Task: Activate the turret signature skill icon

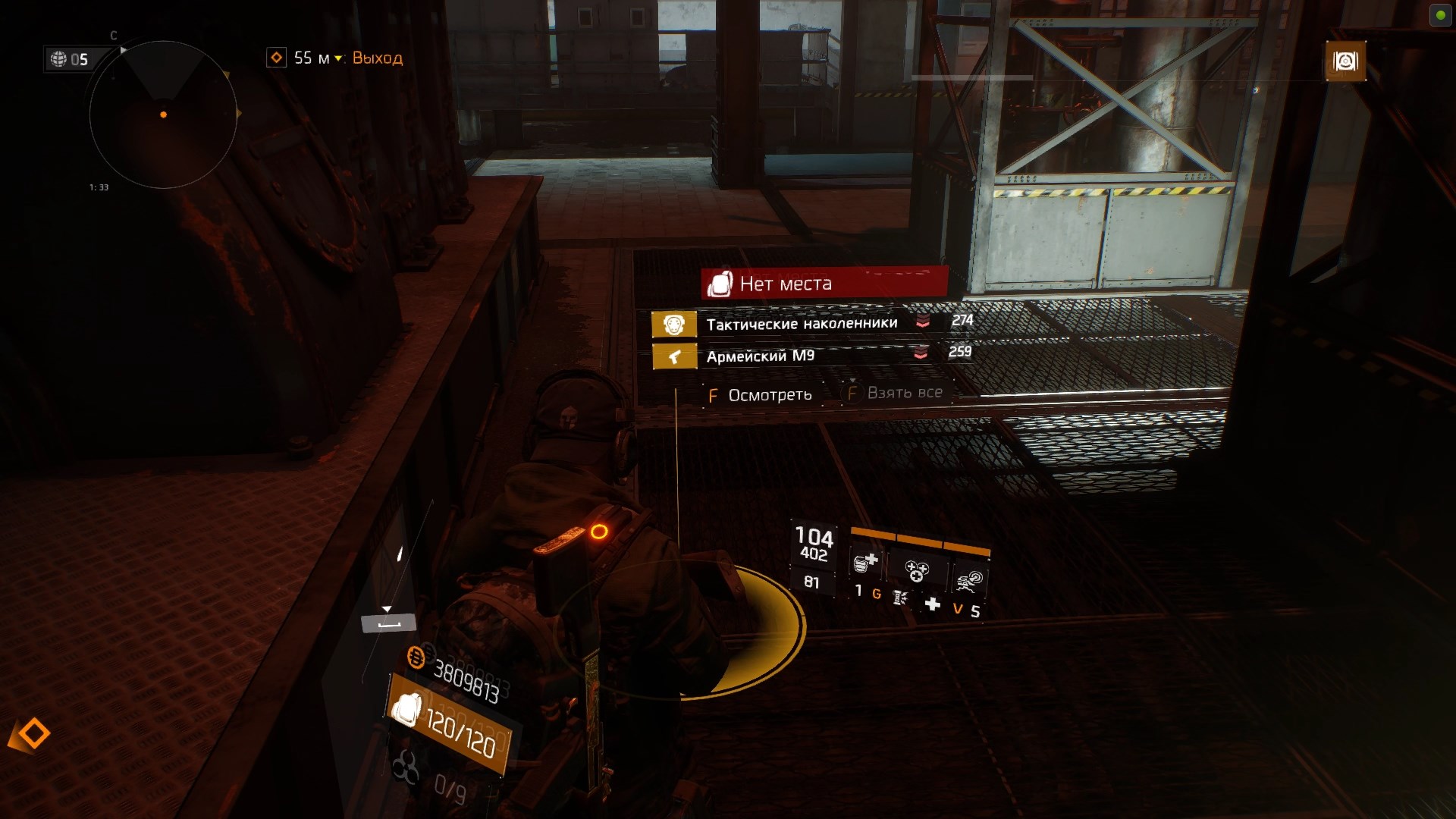Action: pos(969,582)
